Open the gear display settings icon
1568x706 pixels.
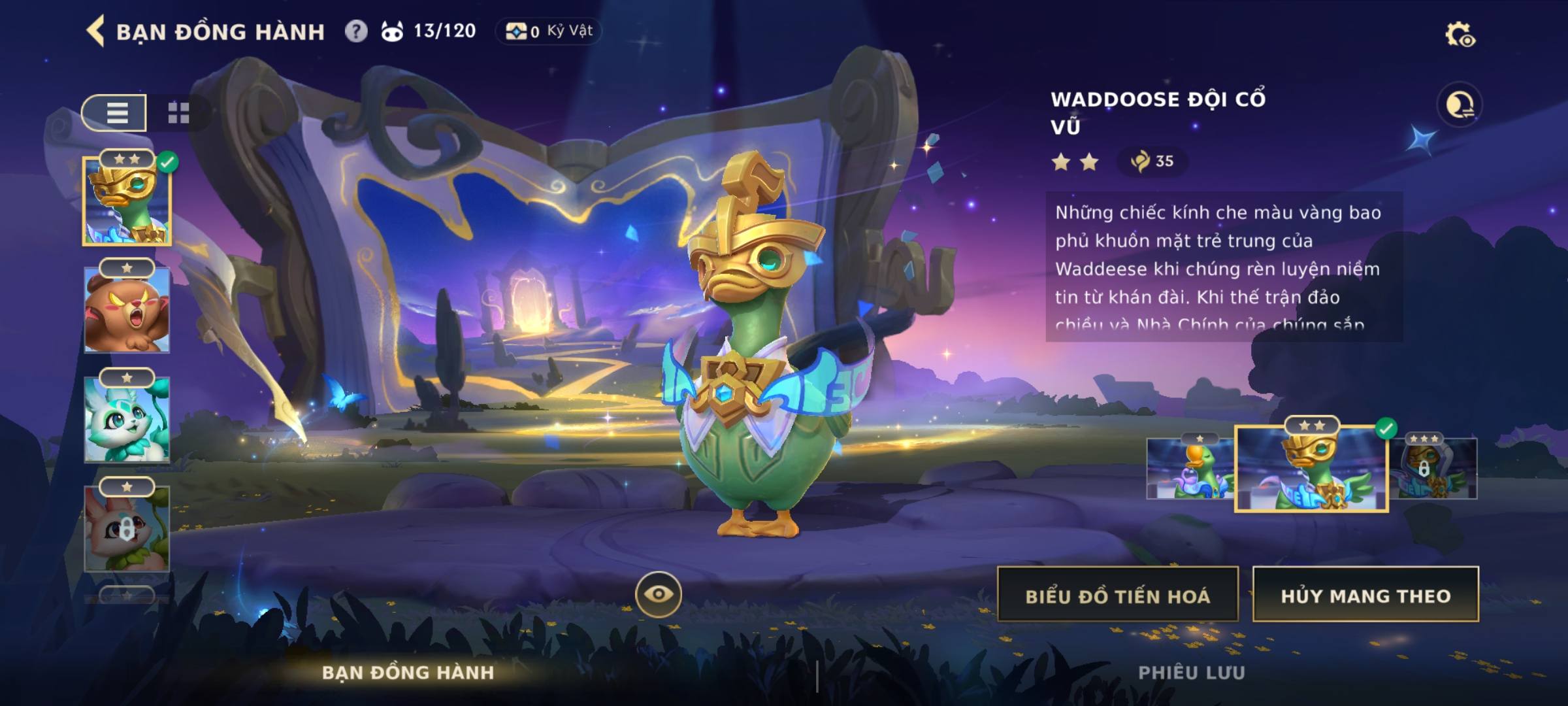click(x=1459, y=34)
